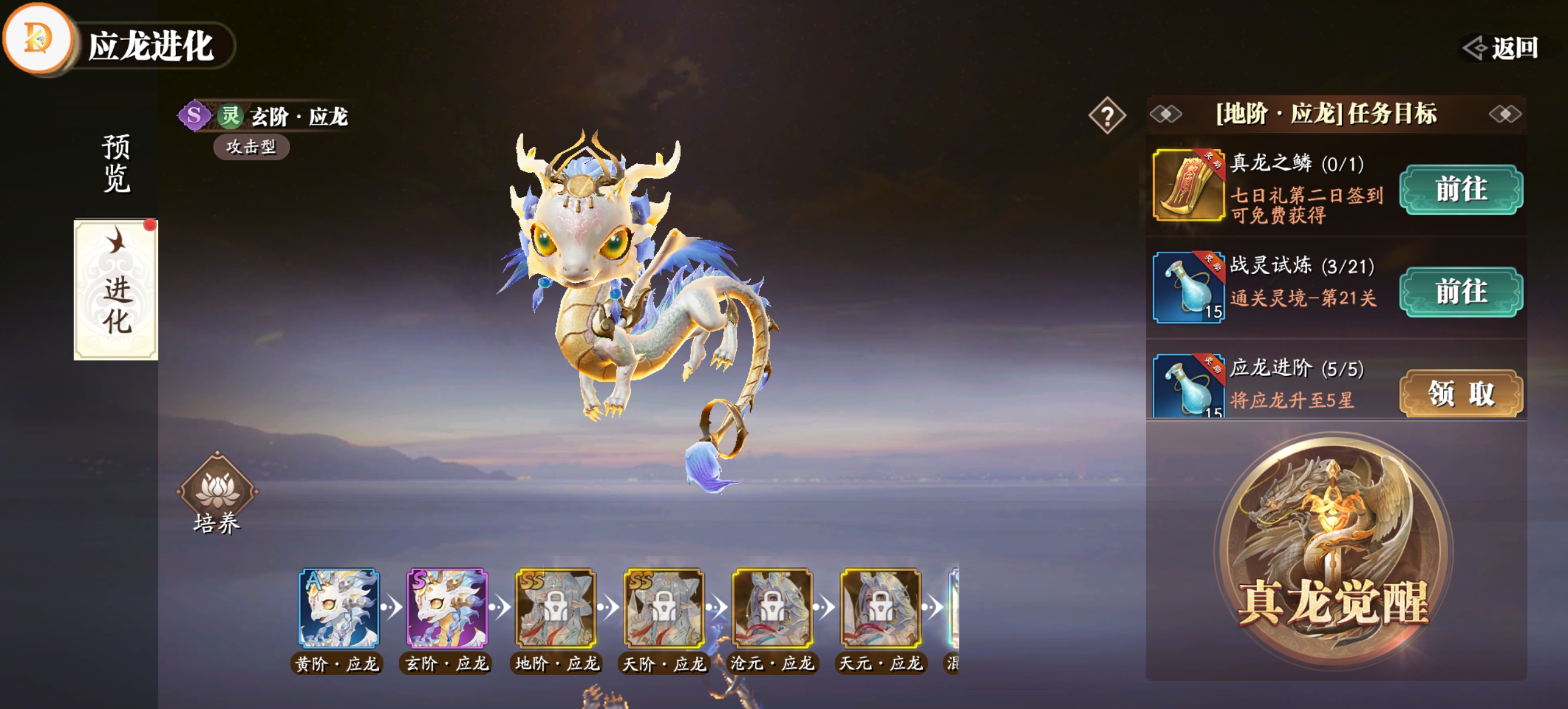
Task: Pick the locked 天元·应龙 stage
Action: (880, 608)
